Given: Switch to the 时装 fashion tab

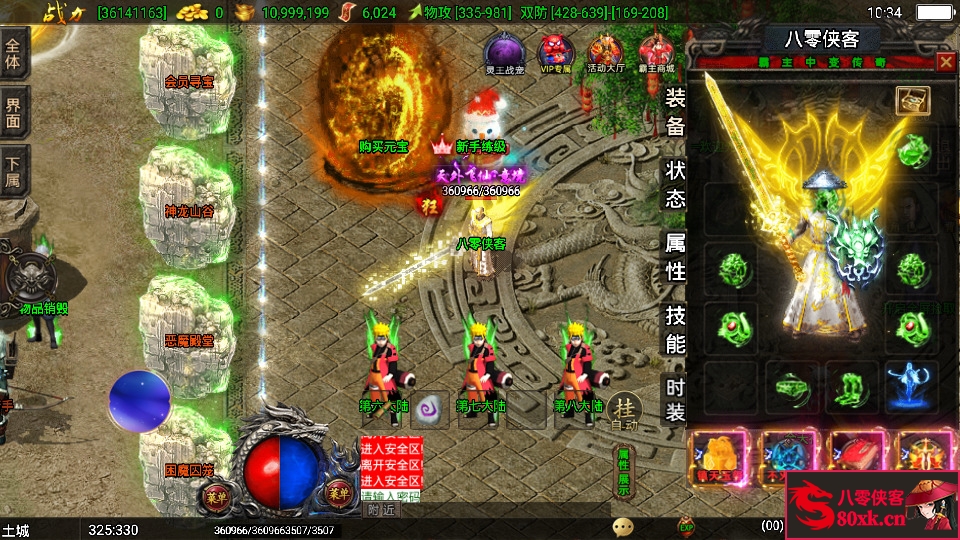Looking at the screenshot, I should point(676,400).
